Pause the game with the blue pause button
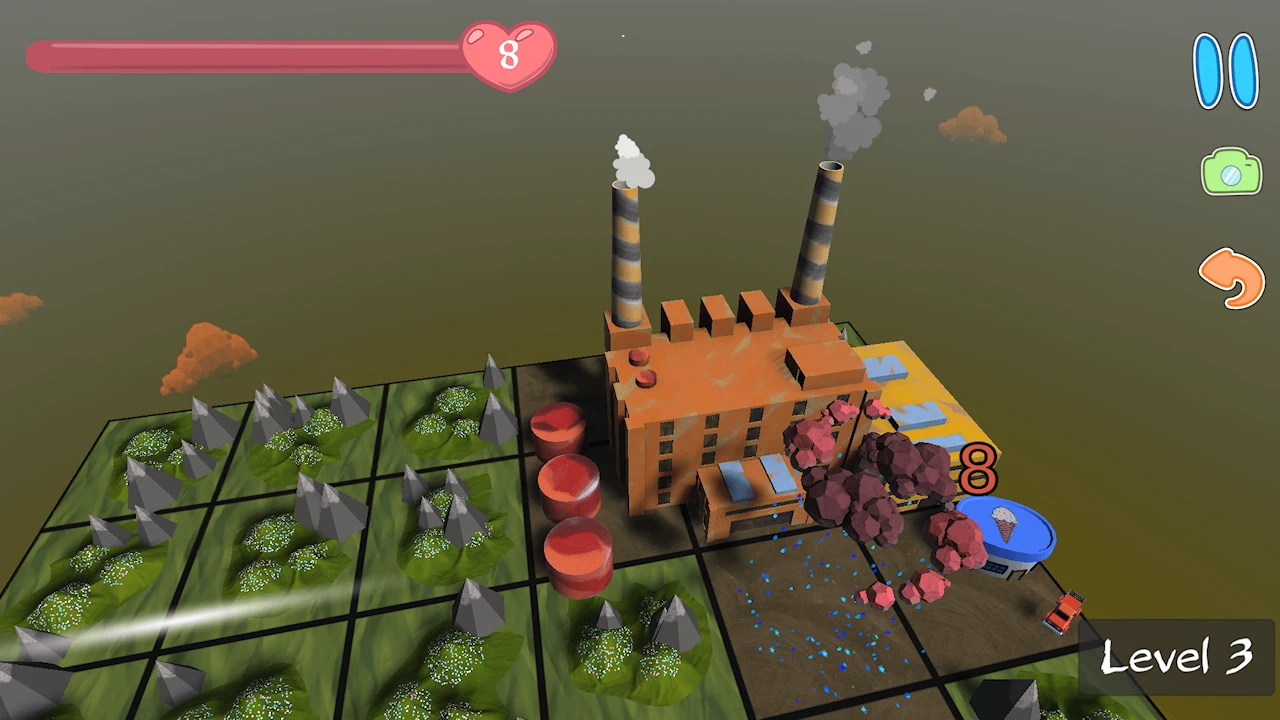The height and width of the screenshot is (720, 1280). [1225, 71]
